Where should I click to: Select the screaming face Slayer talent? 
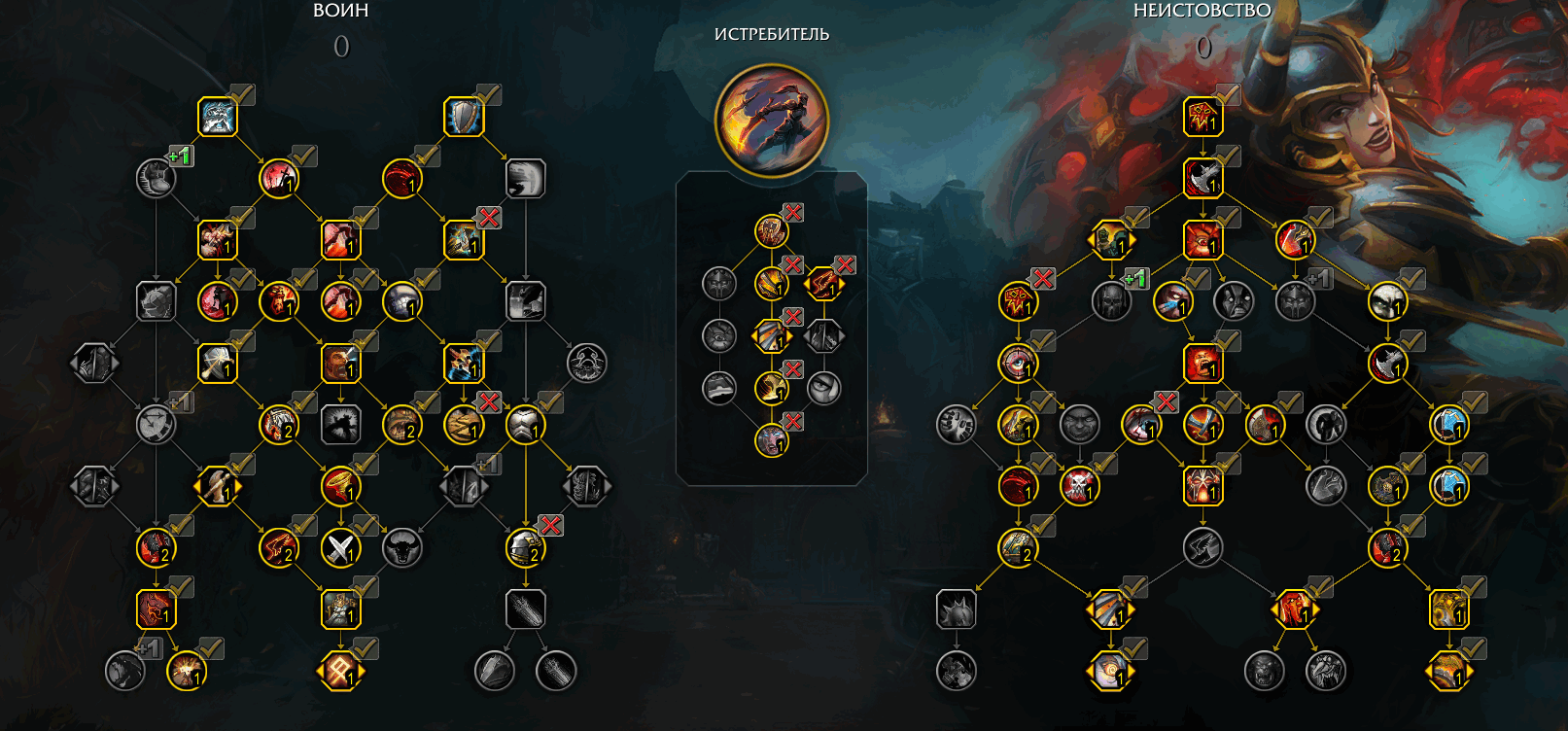tap(771, 440)
